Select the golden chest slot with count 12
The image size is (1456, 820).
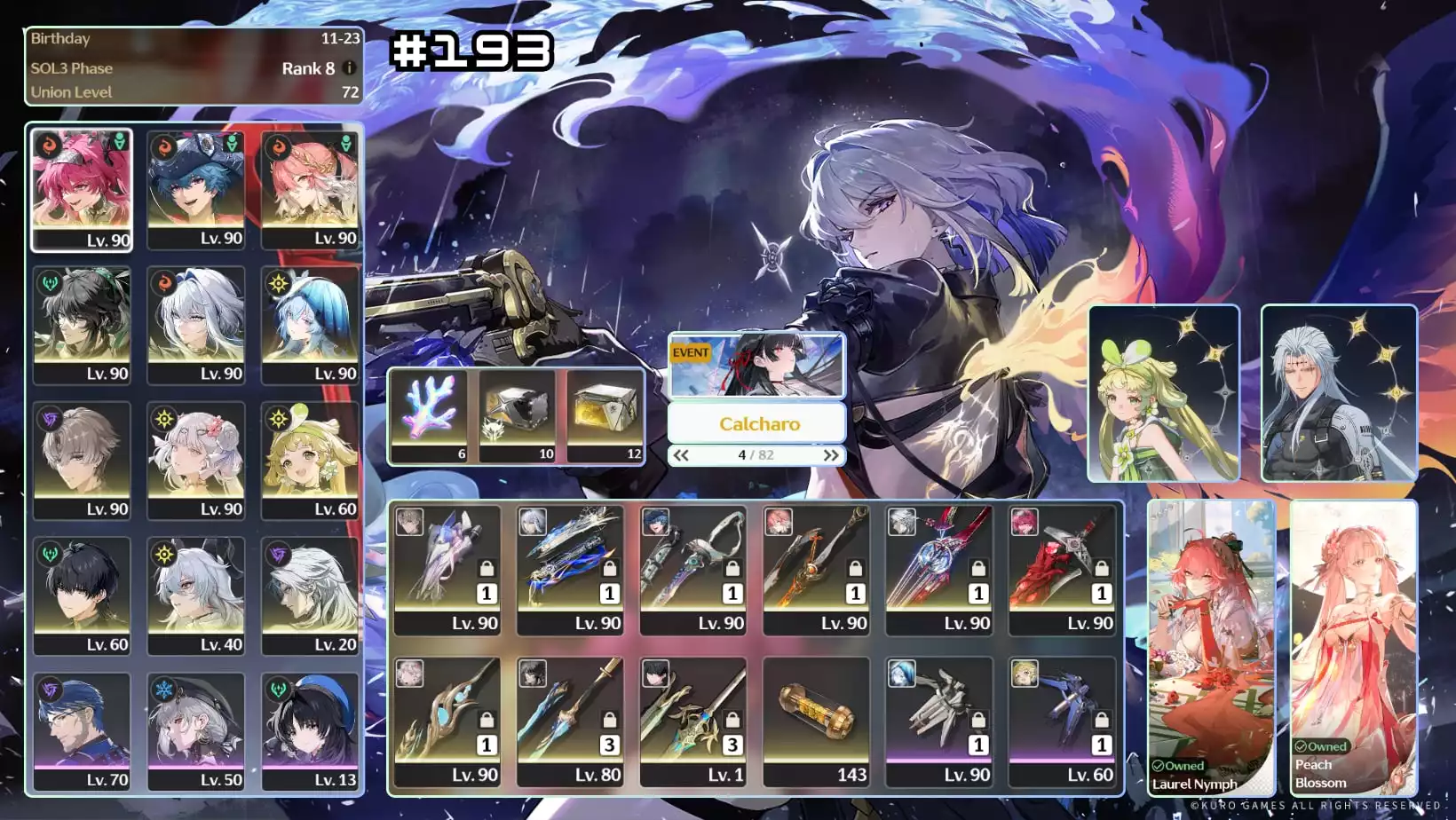click(605, 415)
